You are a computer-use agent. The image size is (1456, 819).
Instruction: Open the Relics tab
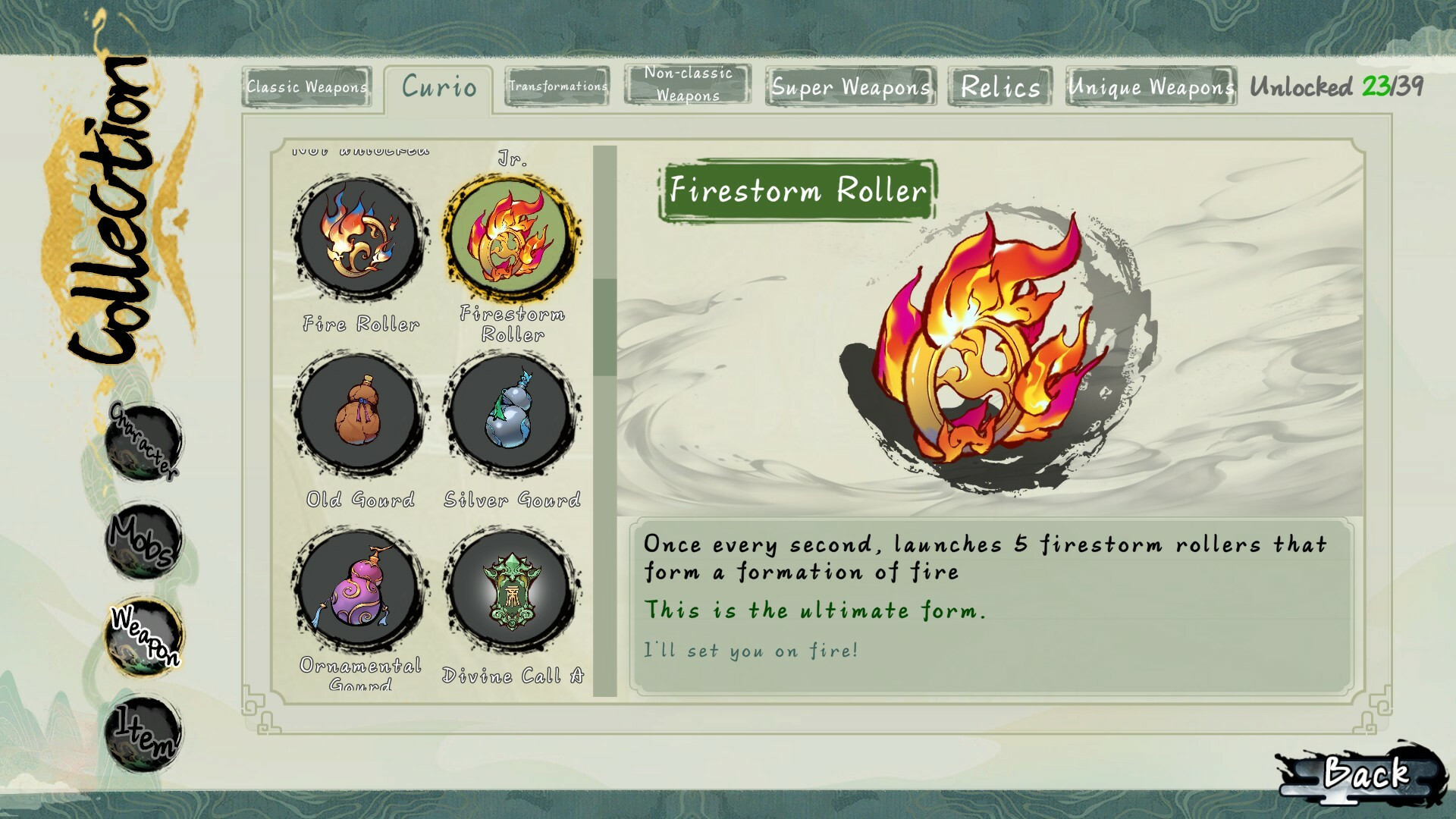coord(1000,86)
